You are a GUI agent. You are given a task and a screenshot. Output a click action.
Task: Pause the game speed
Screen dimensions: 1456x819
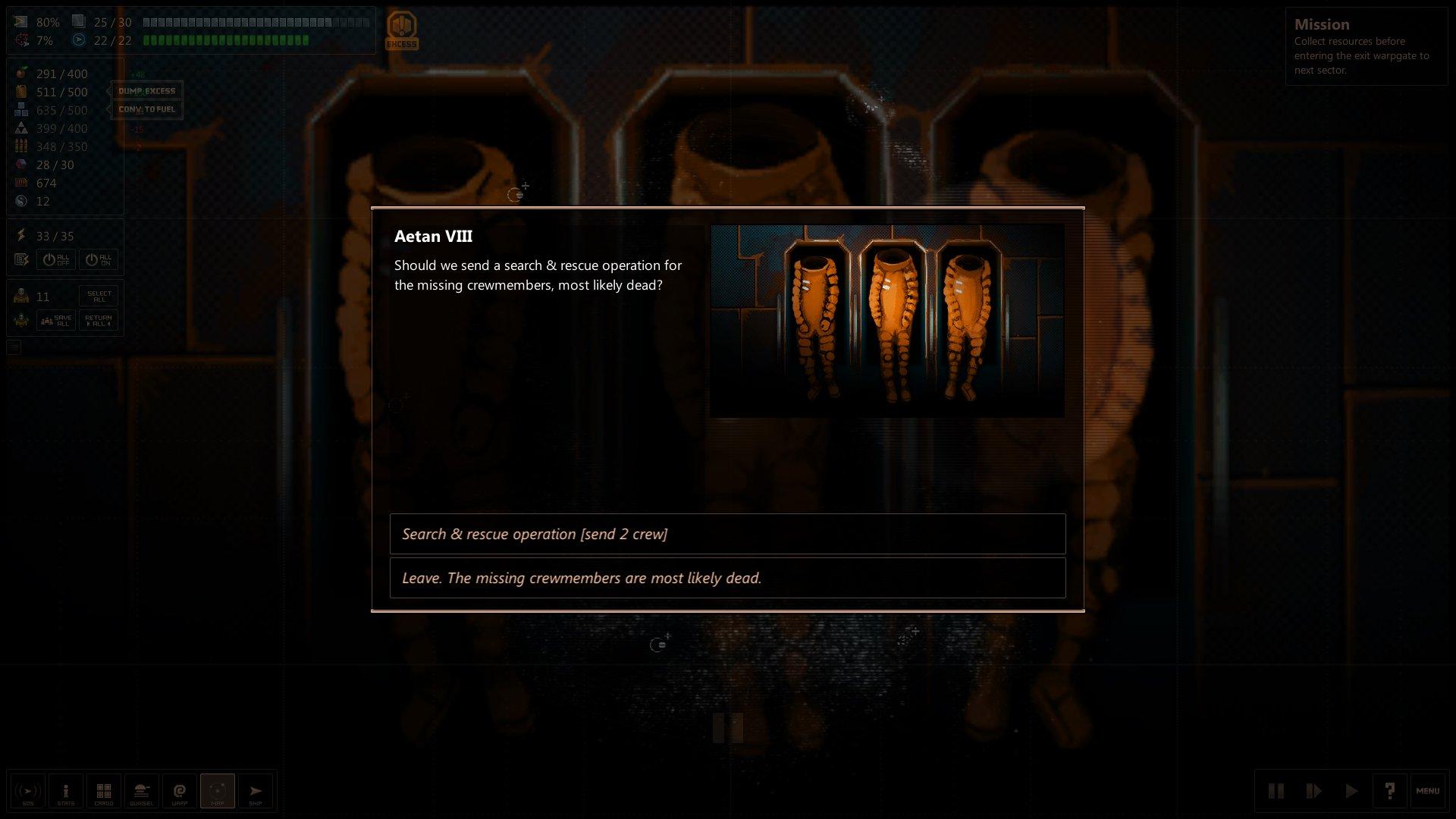tap(1276, 792)
